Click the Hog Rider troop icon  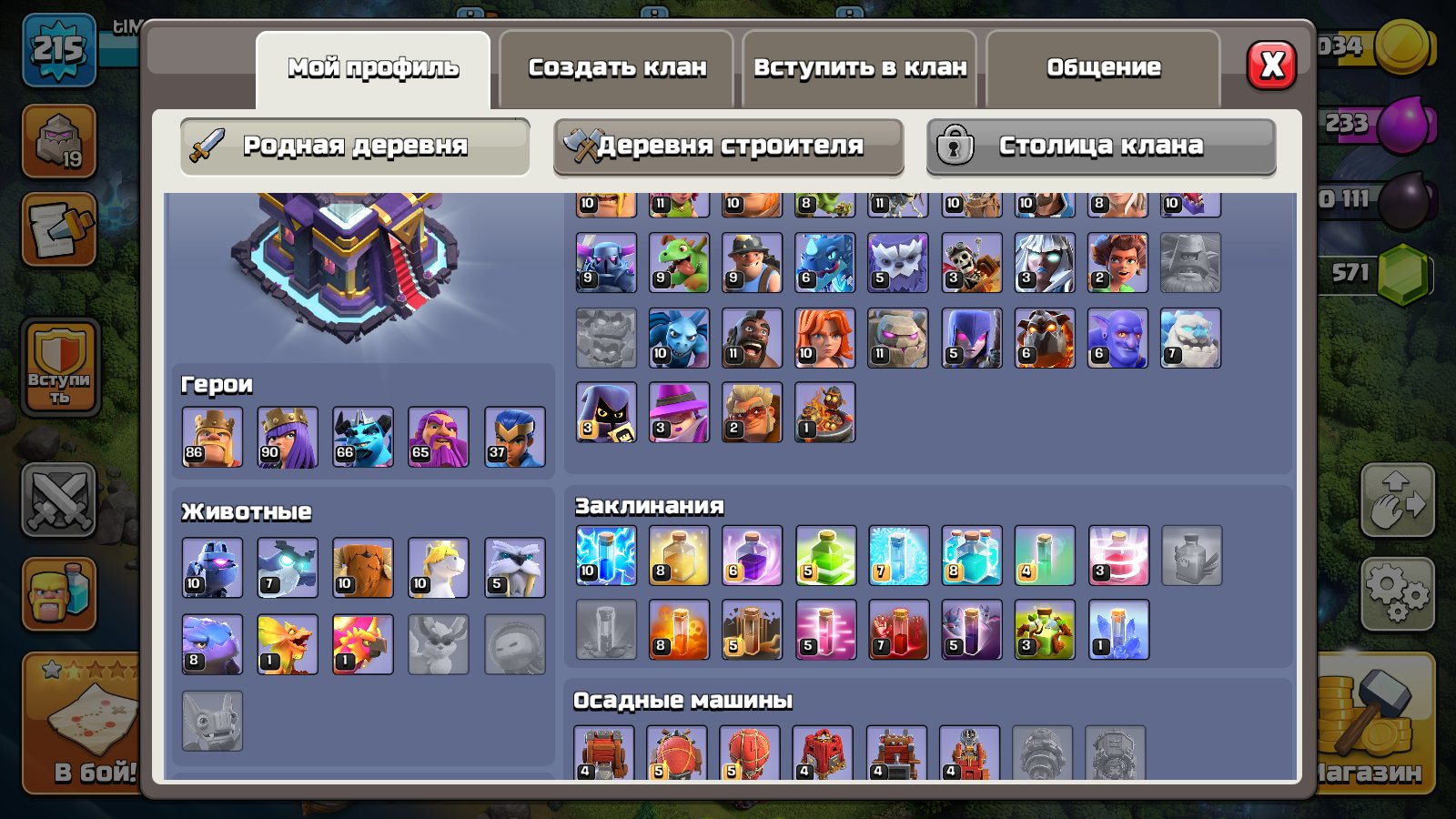coord(751,337)
